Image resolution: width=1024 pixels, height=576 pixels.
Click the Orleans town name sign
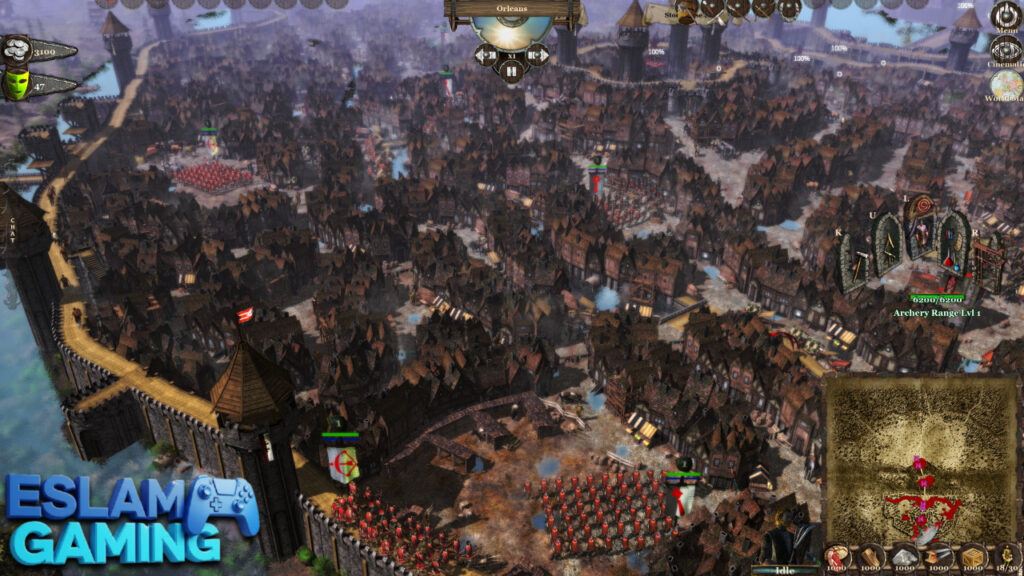coord(513,10)
